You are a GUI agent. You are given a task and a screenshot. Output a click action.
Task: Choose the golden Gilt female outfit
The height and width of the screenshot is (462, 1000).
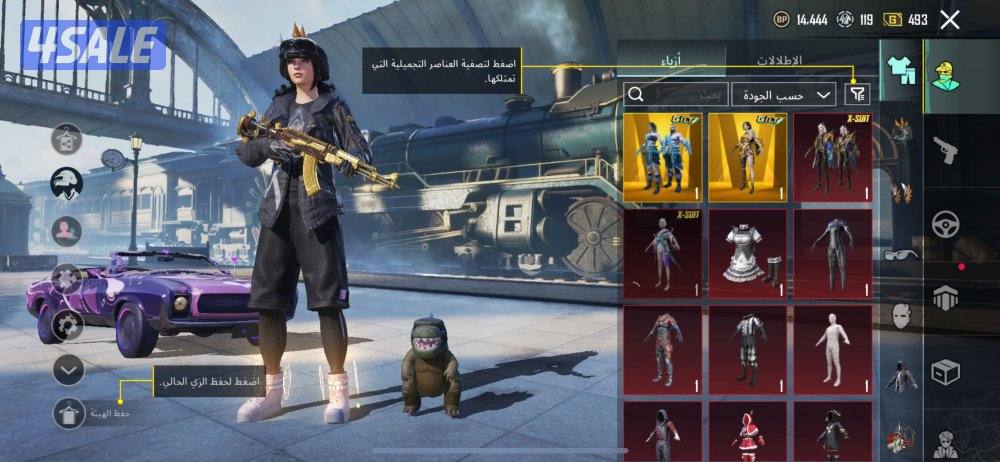tap(747, 156)
